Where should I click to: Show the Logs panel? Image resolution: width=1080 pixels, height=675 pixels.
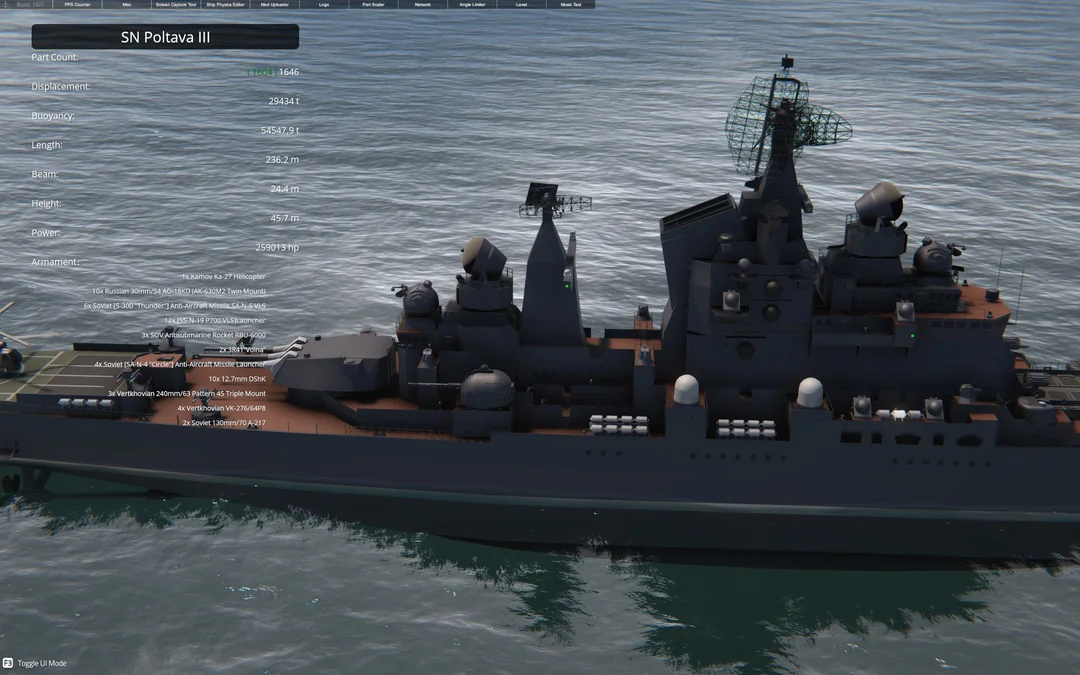tap(324, 5)
